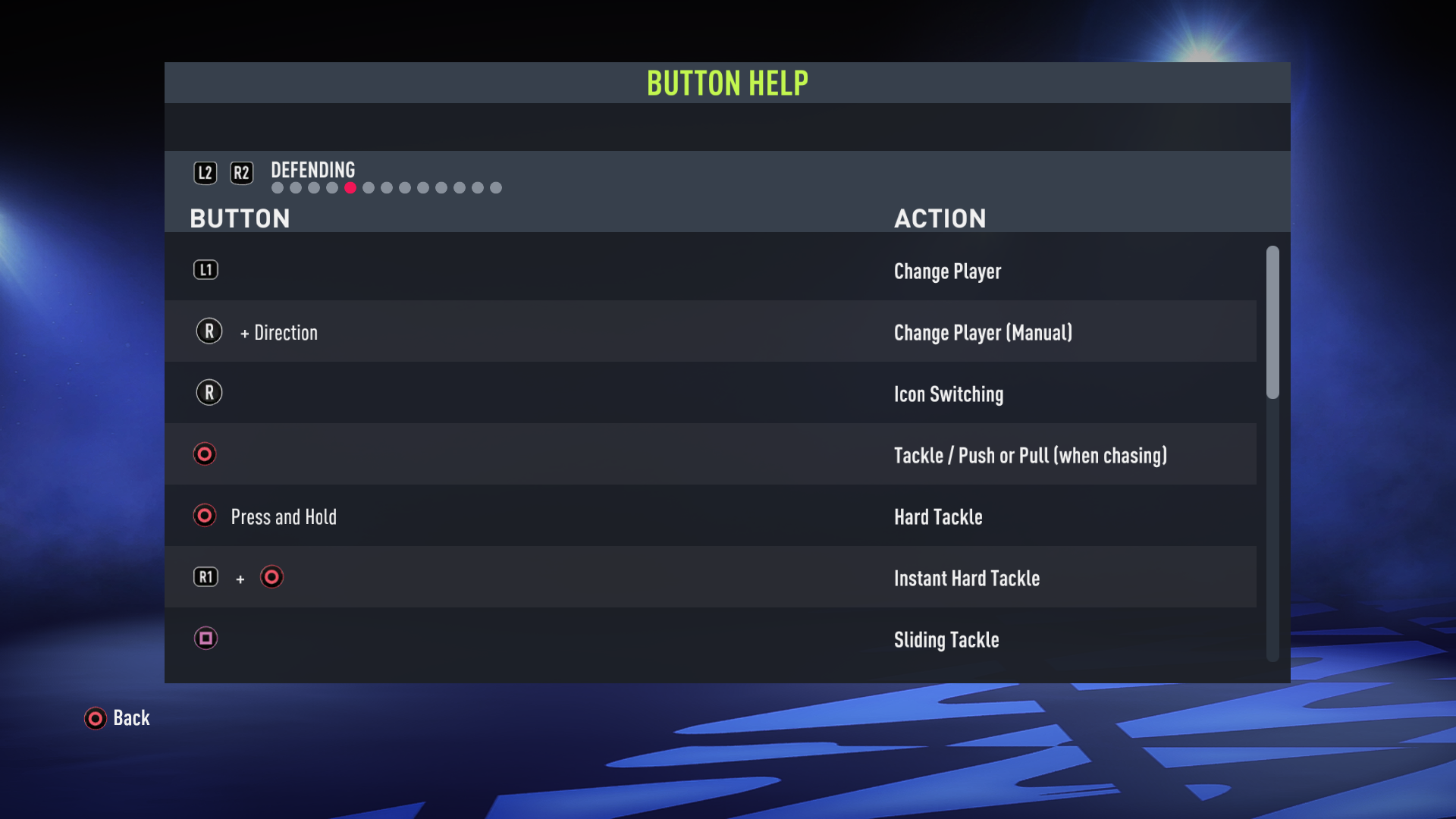Select the active red pagination dot
Screen dimensions: 1456x819
pos(350,187)
